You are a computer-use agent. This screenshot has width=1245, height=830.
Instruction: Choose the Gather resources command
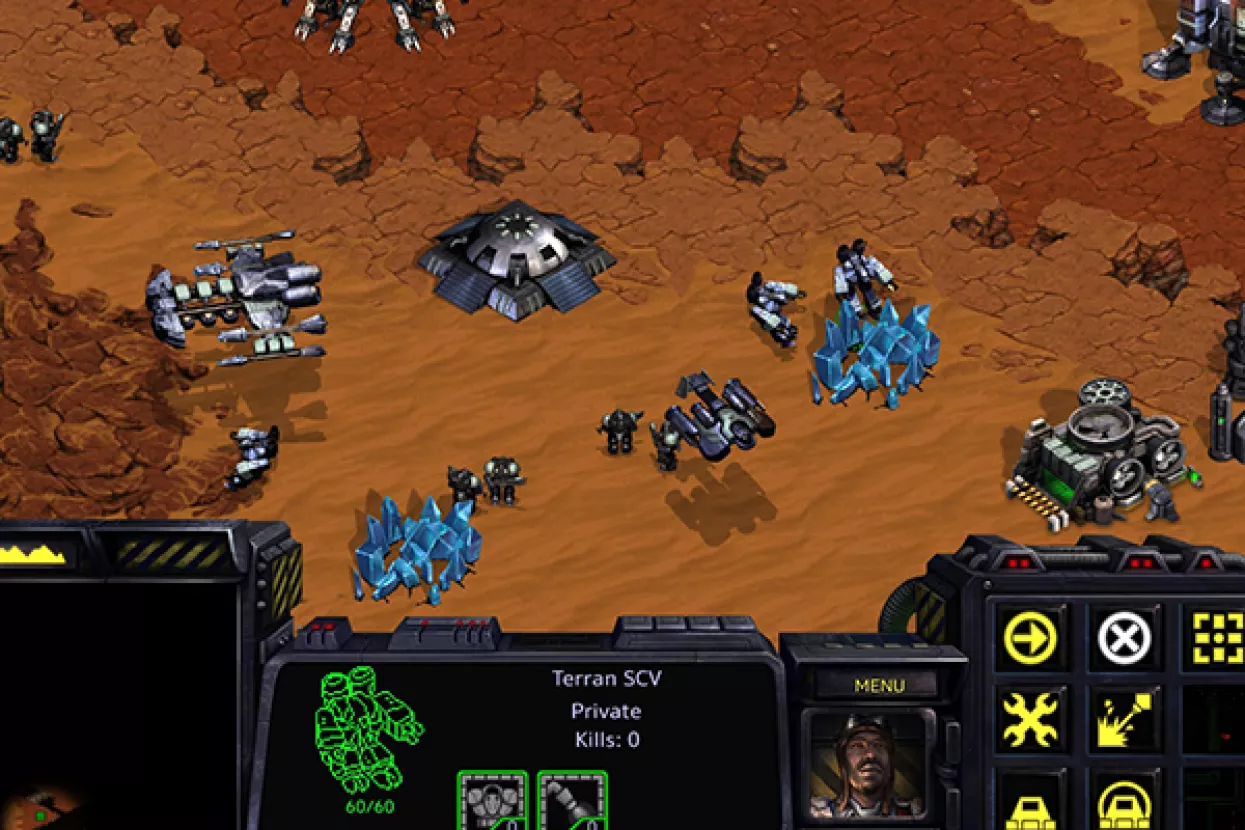(1124, 720)
